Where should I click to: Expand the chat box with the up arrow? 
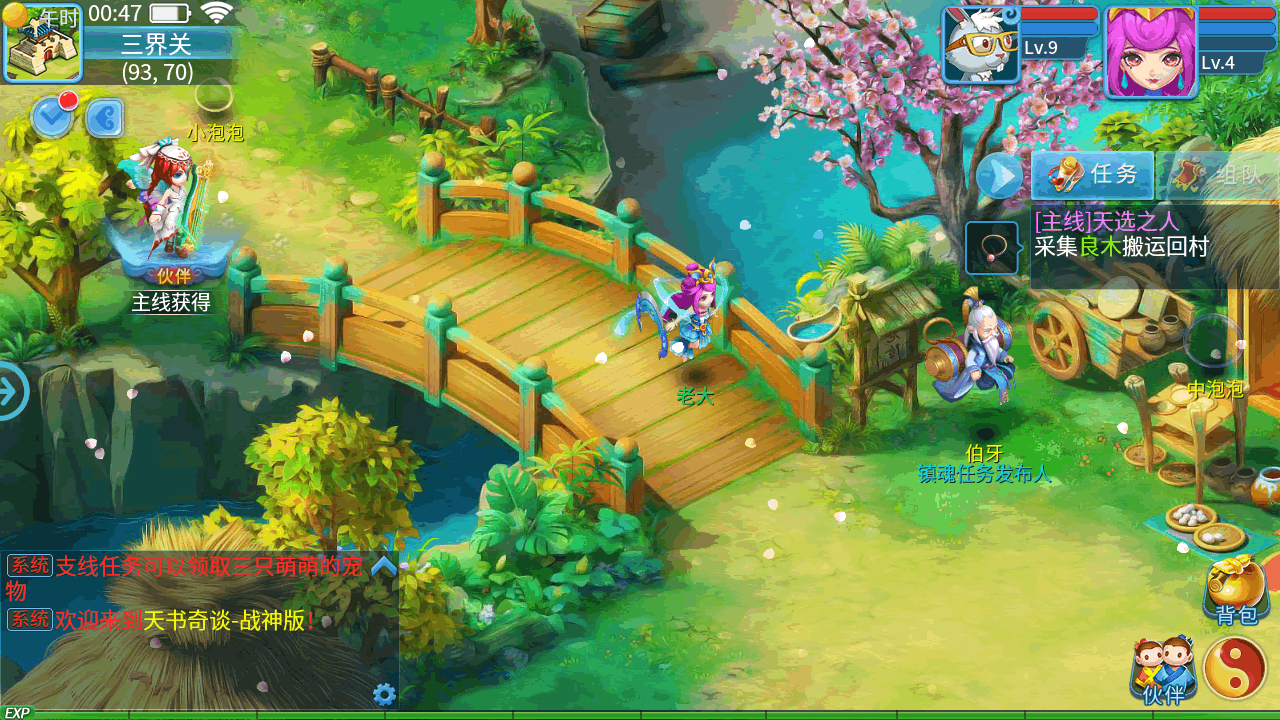click(x=384, y=566)
